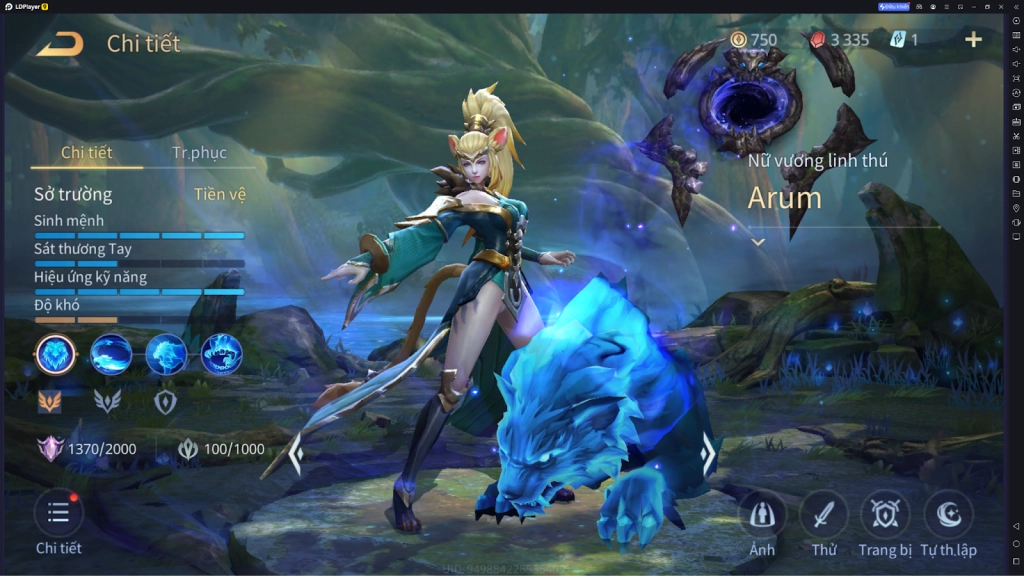The image size is (1024, 576).
Task: Select the underlined Chi tiết tab
Action: [87, 153]
